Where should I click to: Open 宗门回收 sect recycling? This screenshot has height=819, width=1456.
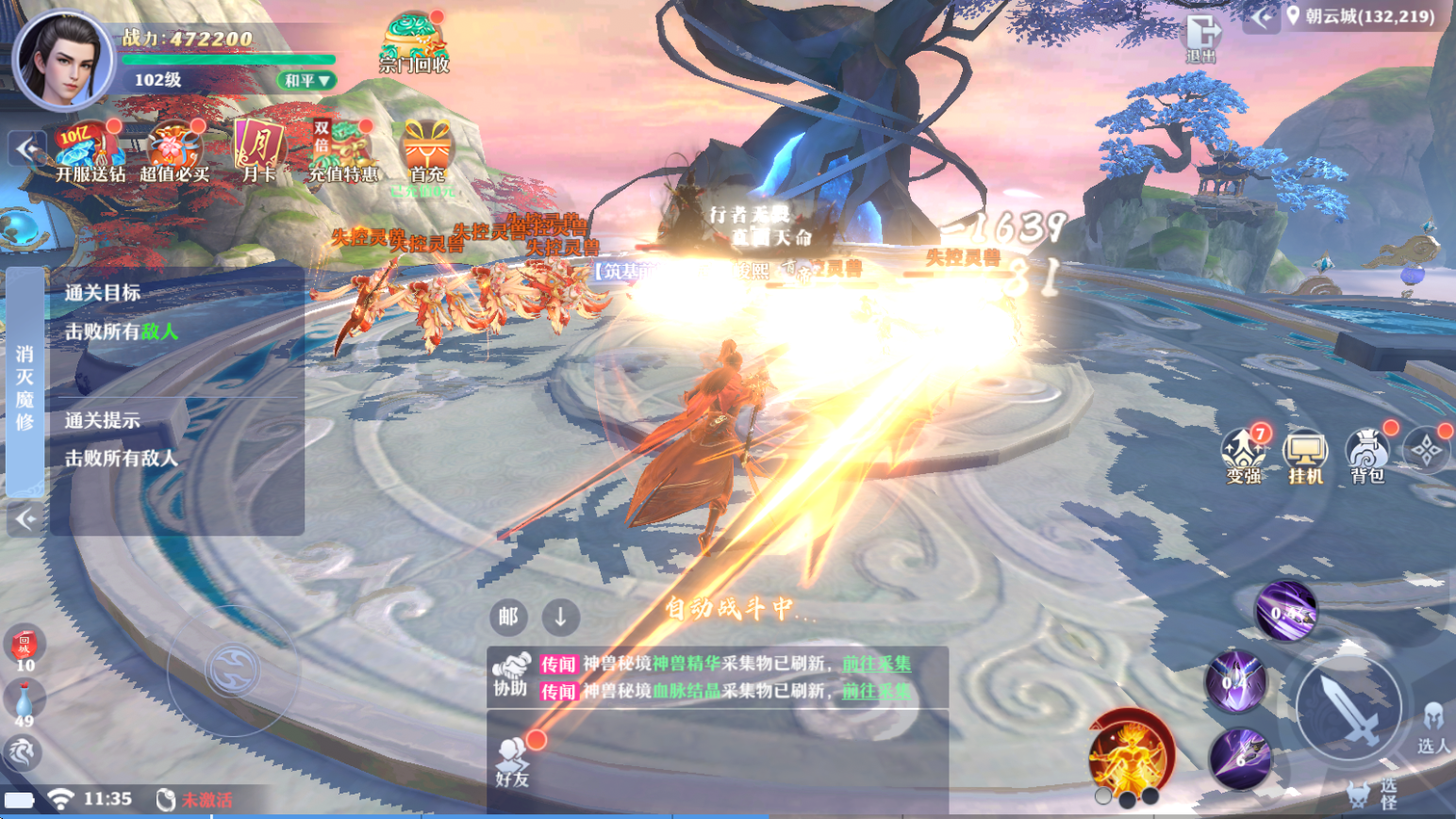click(414, 44)
